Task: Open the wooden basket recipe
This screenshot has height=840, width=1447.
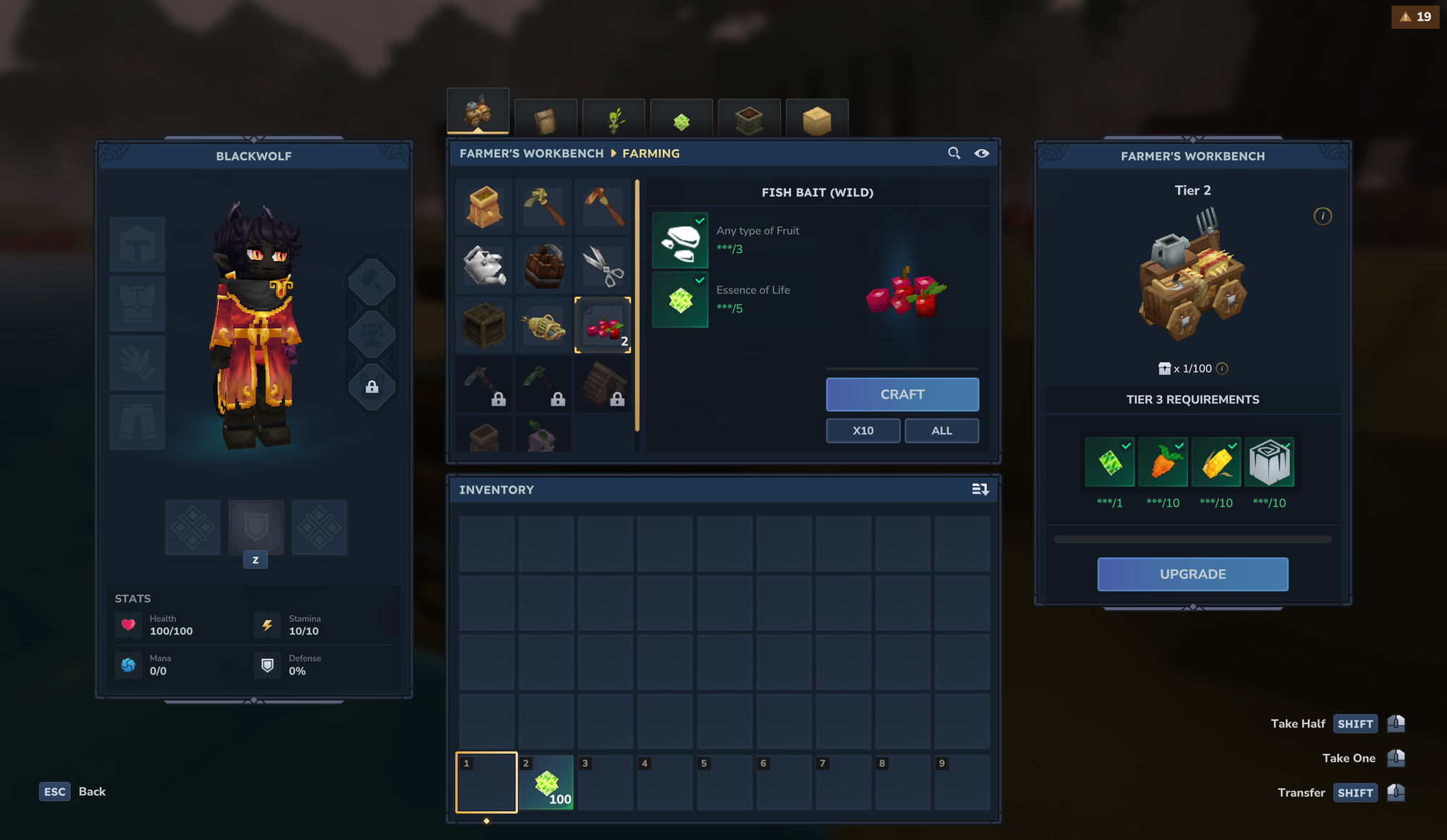Action: point(543,266)
